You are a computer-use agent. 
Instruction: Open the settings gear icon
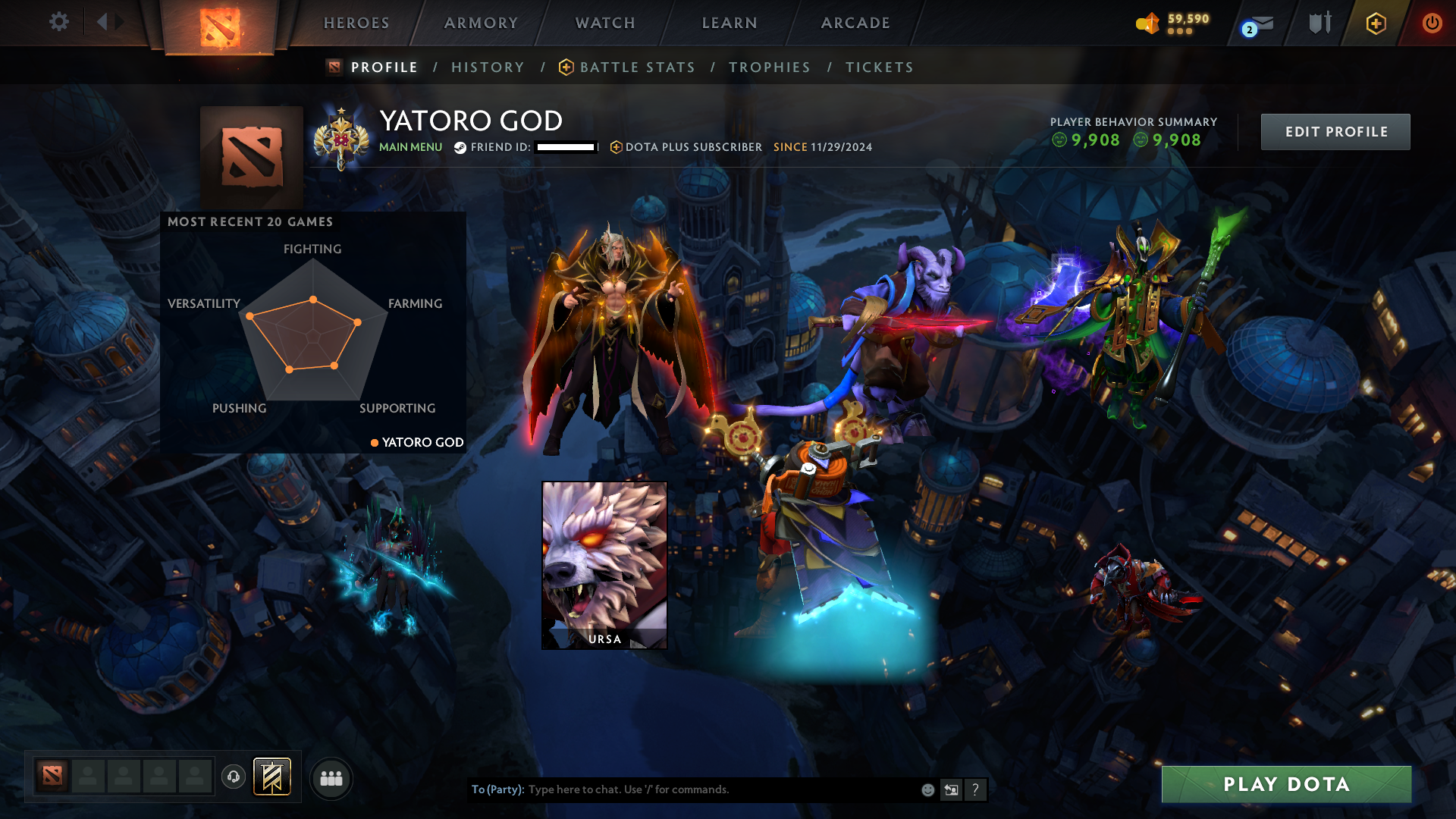pos(58,22)
